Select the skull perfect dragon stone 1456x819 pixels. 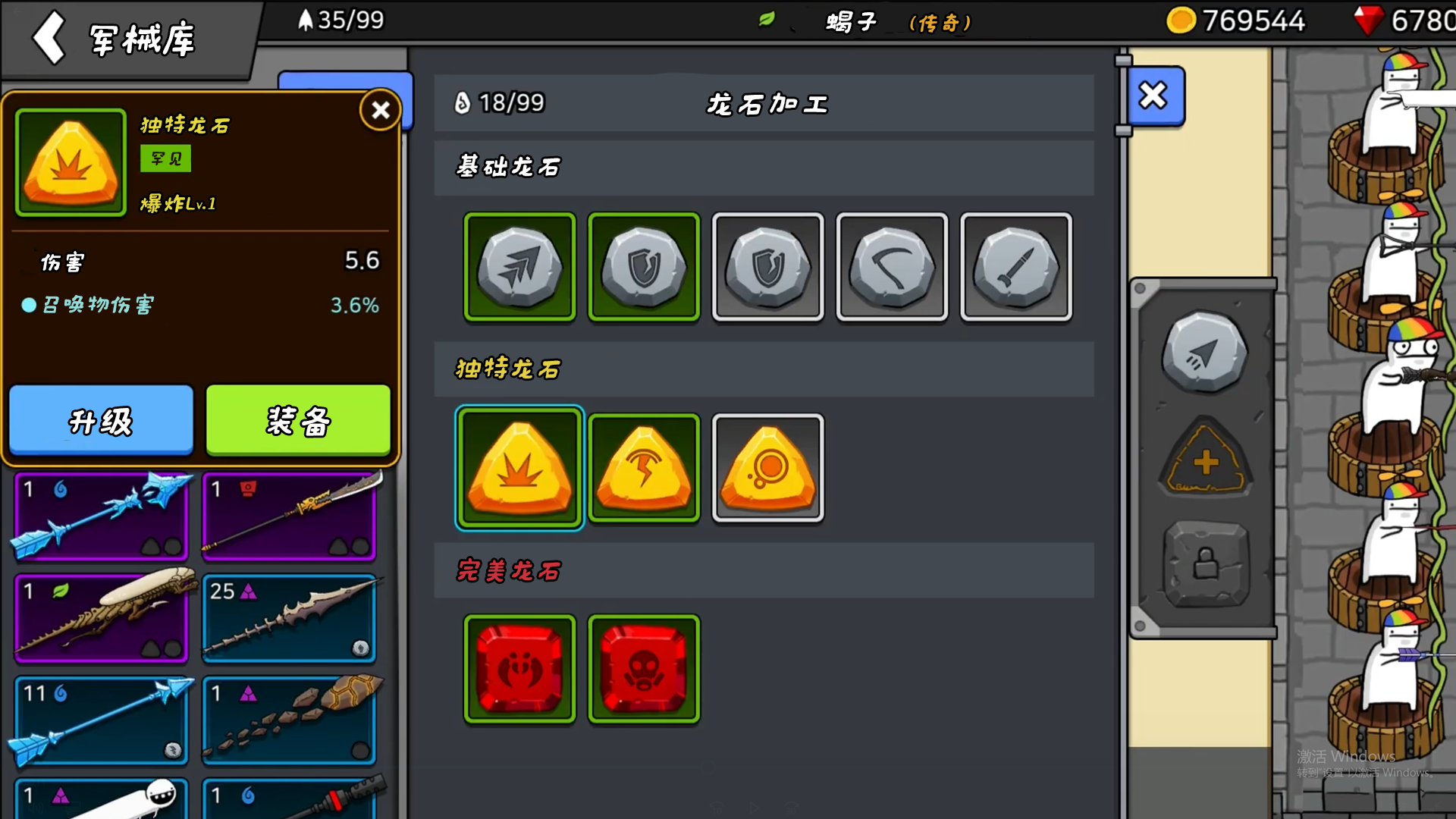[644, 669]
